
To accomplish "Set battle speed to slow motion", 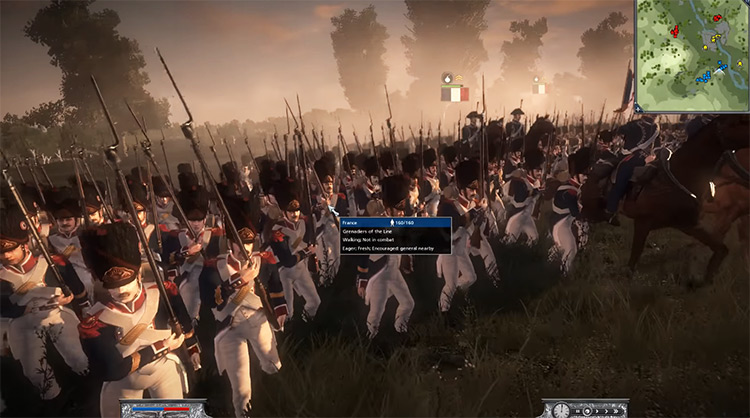I will 587,411.
